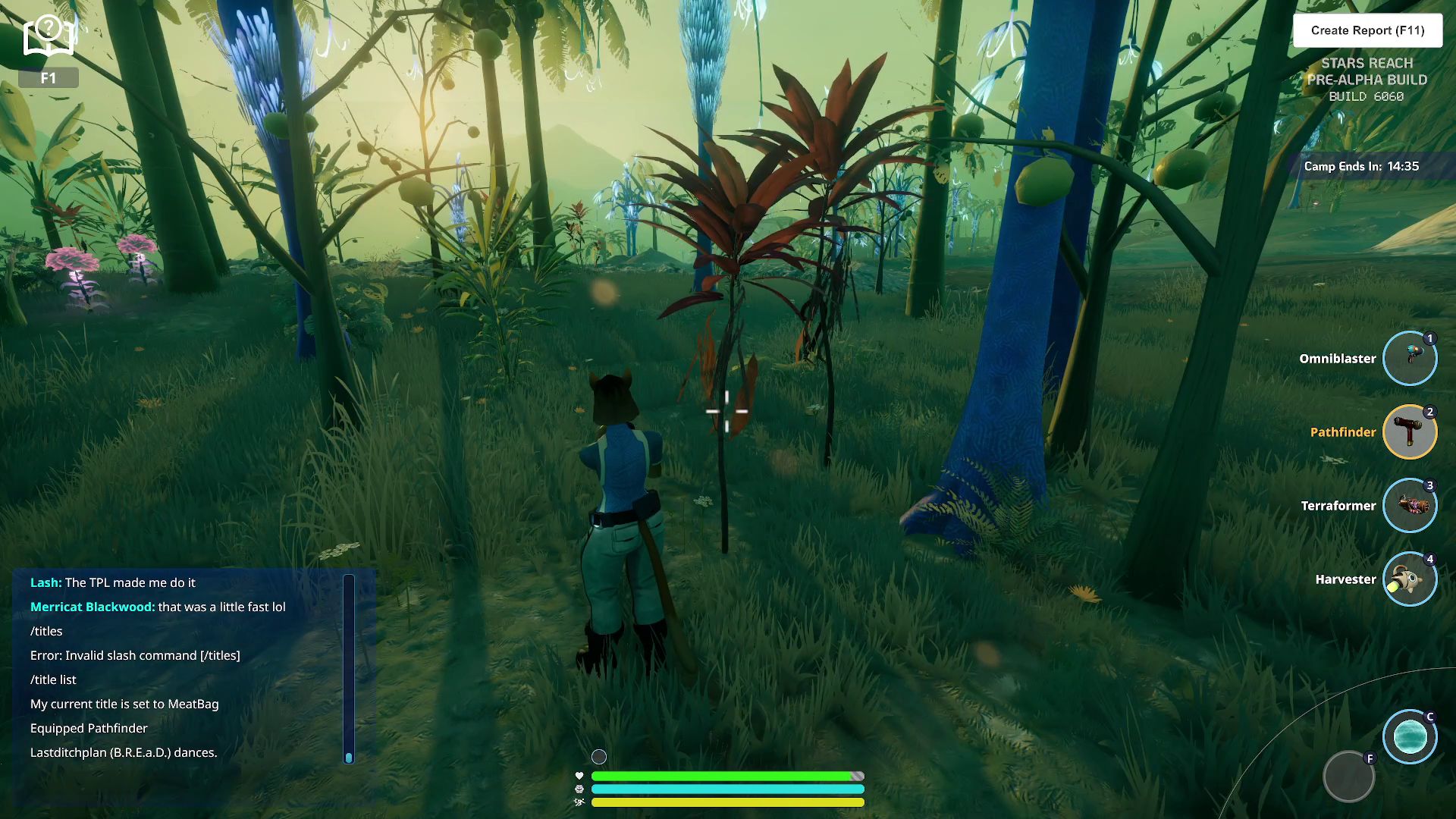Click the chat log scrollbar

point(349,667)
